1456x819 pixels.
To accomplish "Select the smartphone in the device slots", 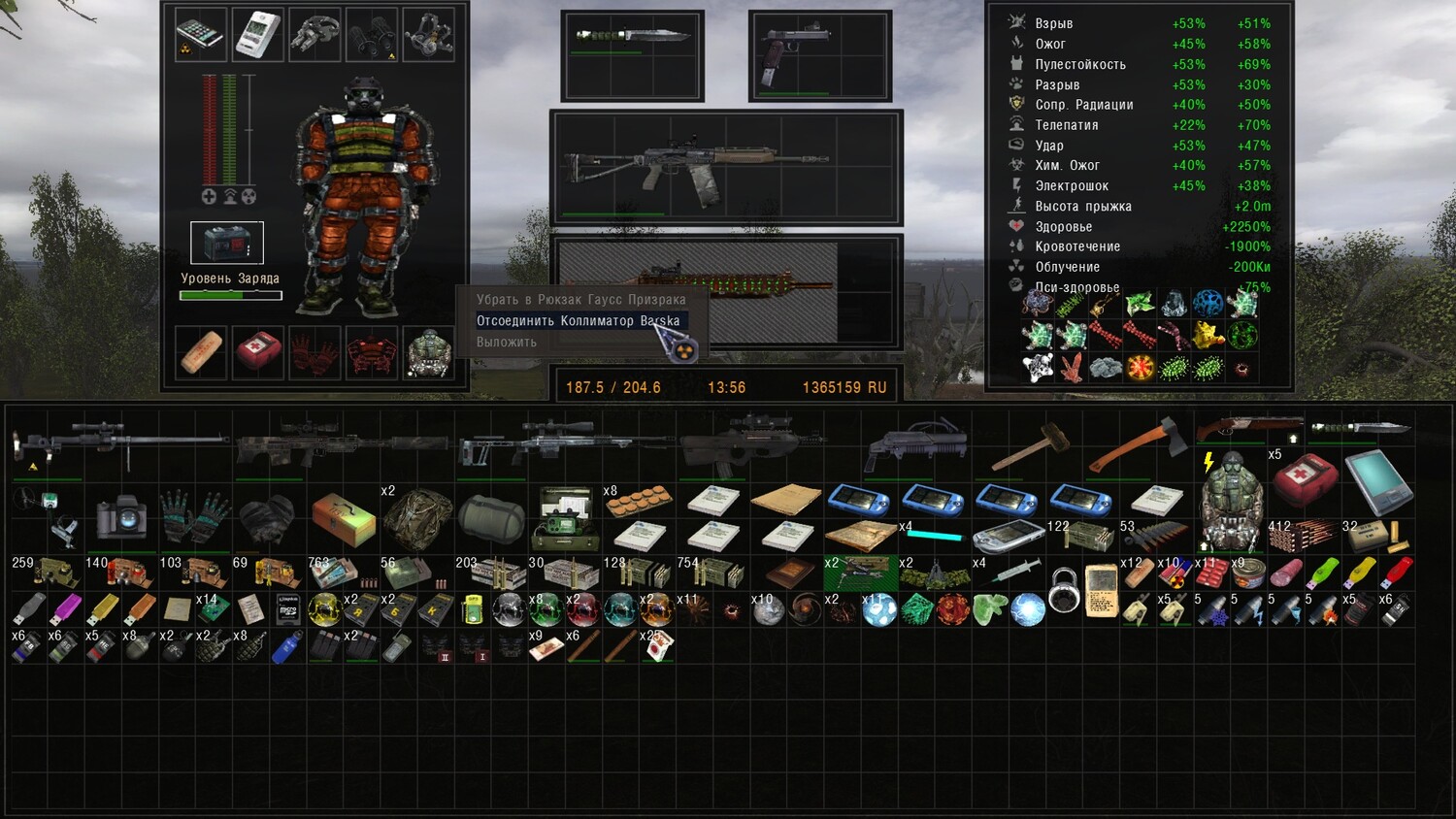I will click(201, 35).
